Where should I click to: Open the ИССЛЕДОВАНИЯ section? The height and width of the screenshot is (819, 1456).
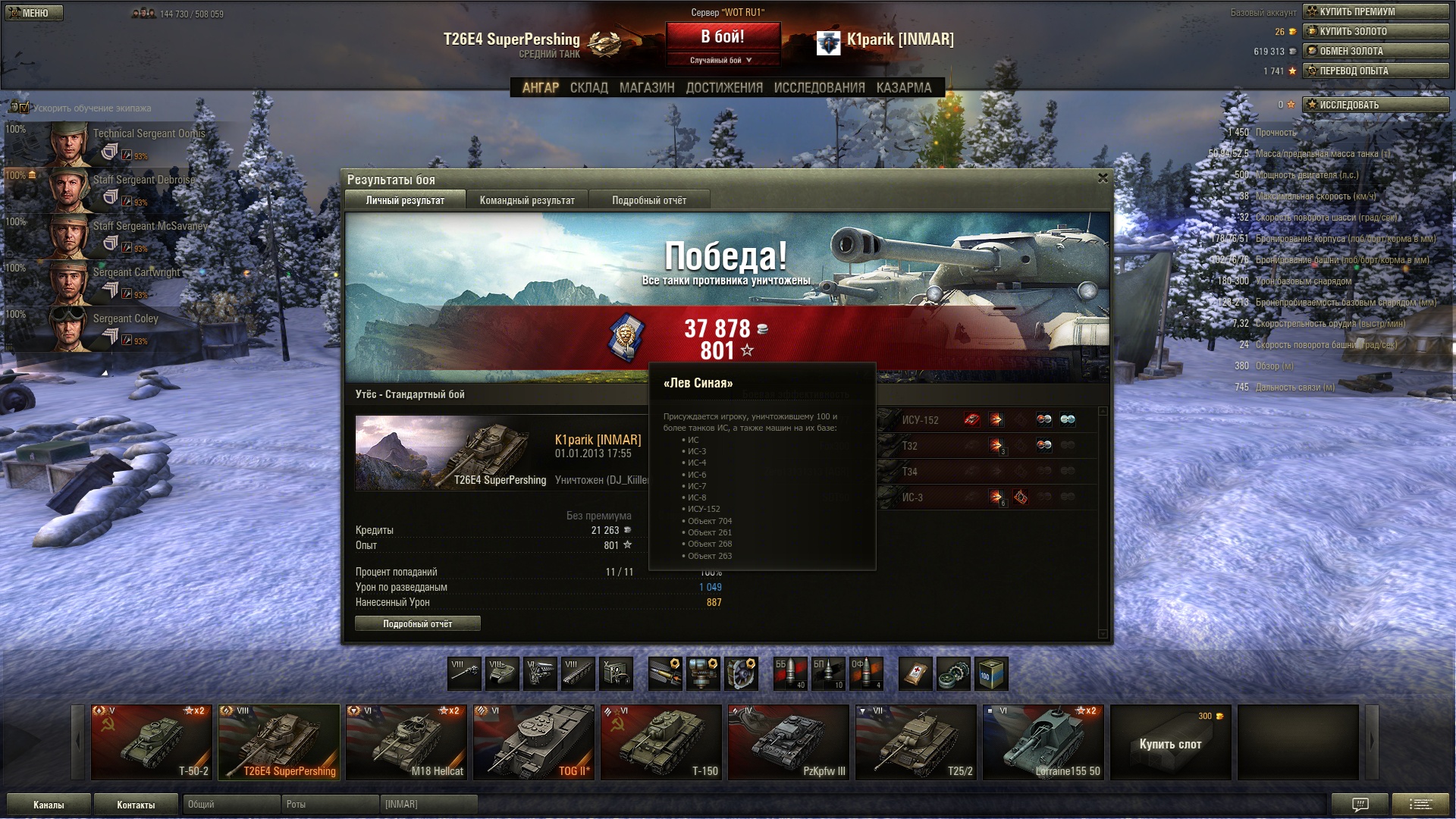(819, 88)
